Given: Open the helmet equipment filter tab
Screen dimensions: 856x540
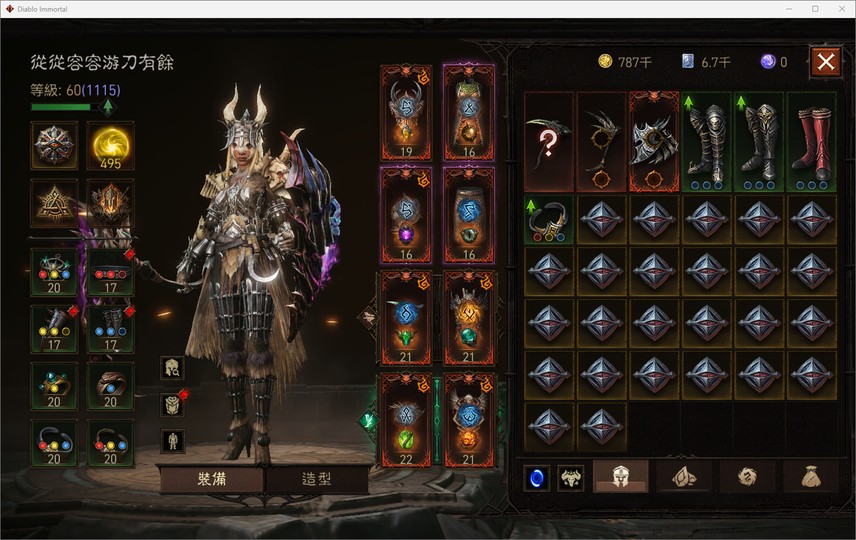Looking at the screenshot, I should click(620, 477).
